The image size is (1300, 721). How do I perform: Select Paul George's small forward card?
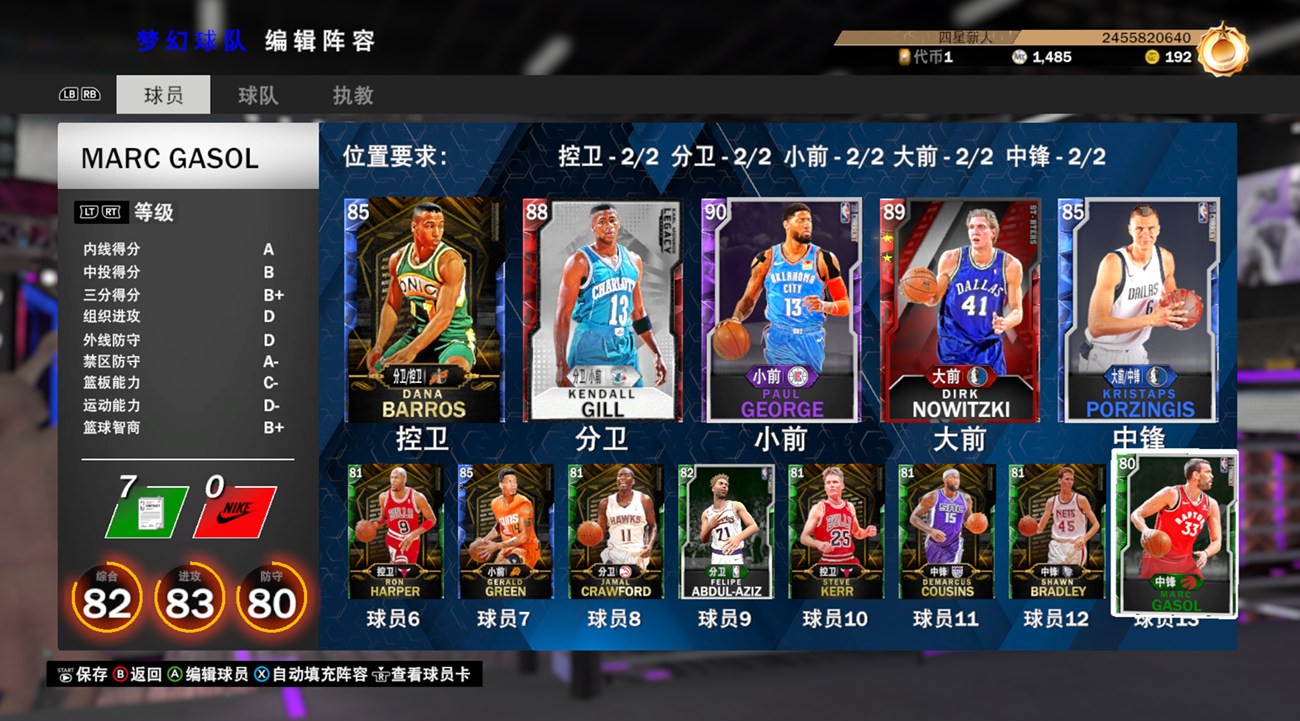tap(779, 310)
